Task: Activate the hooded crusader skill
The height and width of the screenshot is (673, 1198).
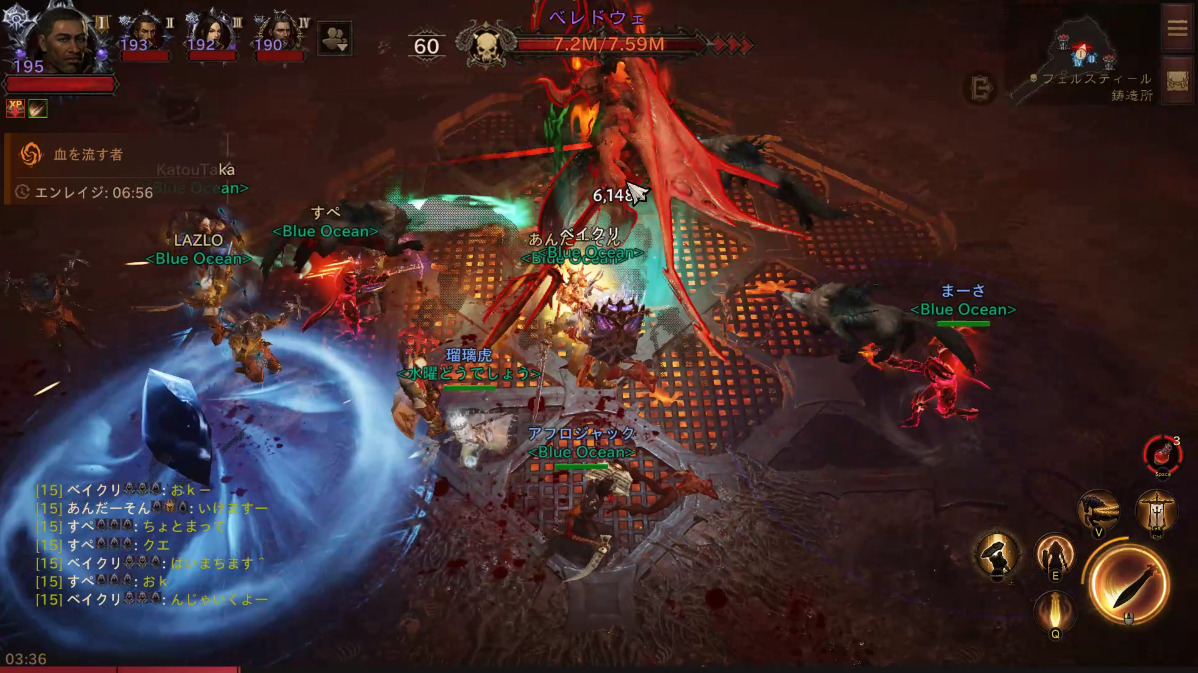Action: pos(1054,554)
